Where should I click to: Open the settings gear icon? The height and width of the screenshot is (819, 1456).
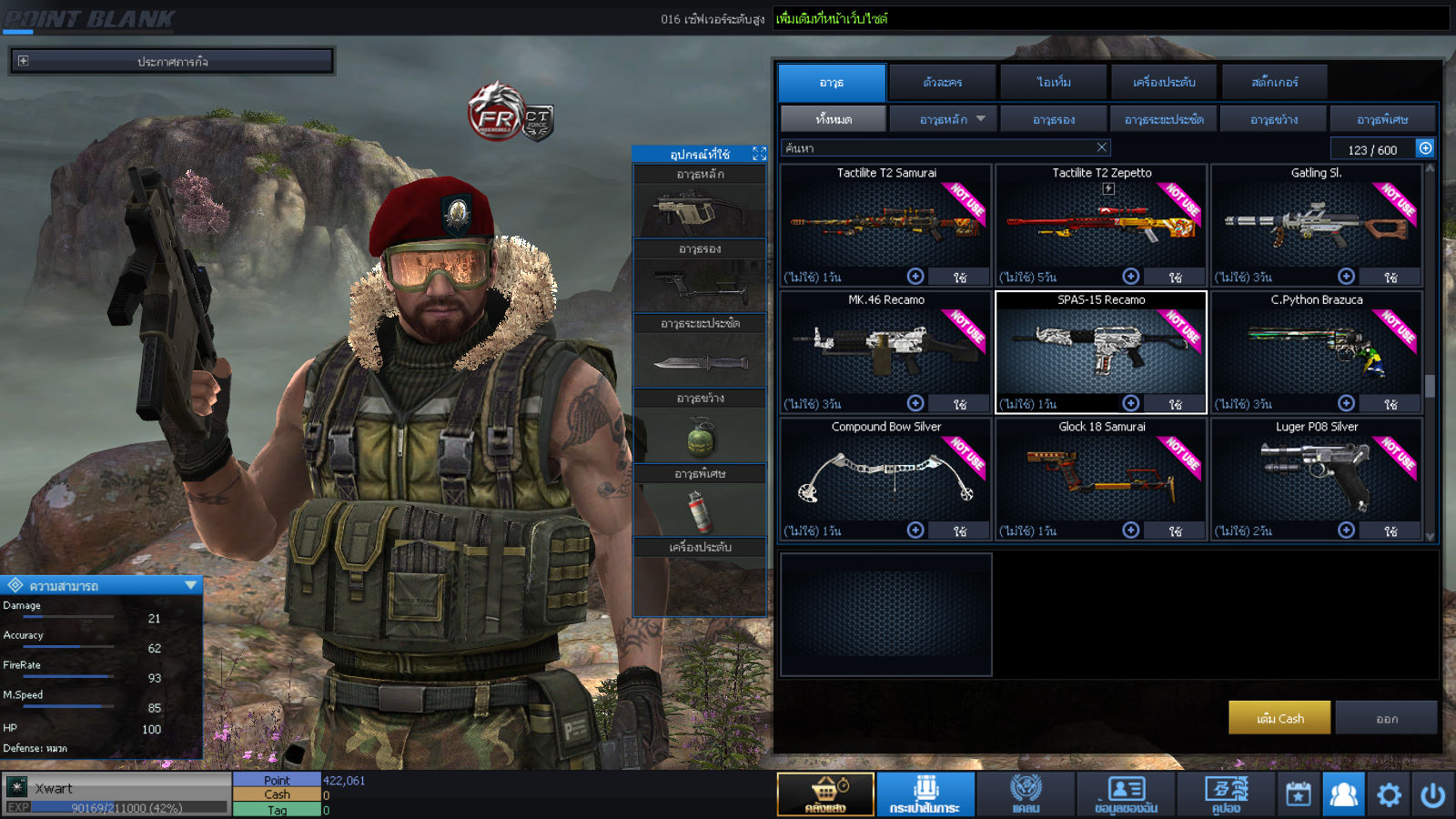pyautogui.click(x=1389, y=794)
